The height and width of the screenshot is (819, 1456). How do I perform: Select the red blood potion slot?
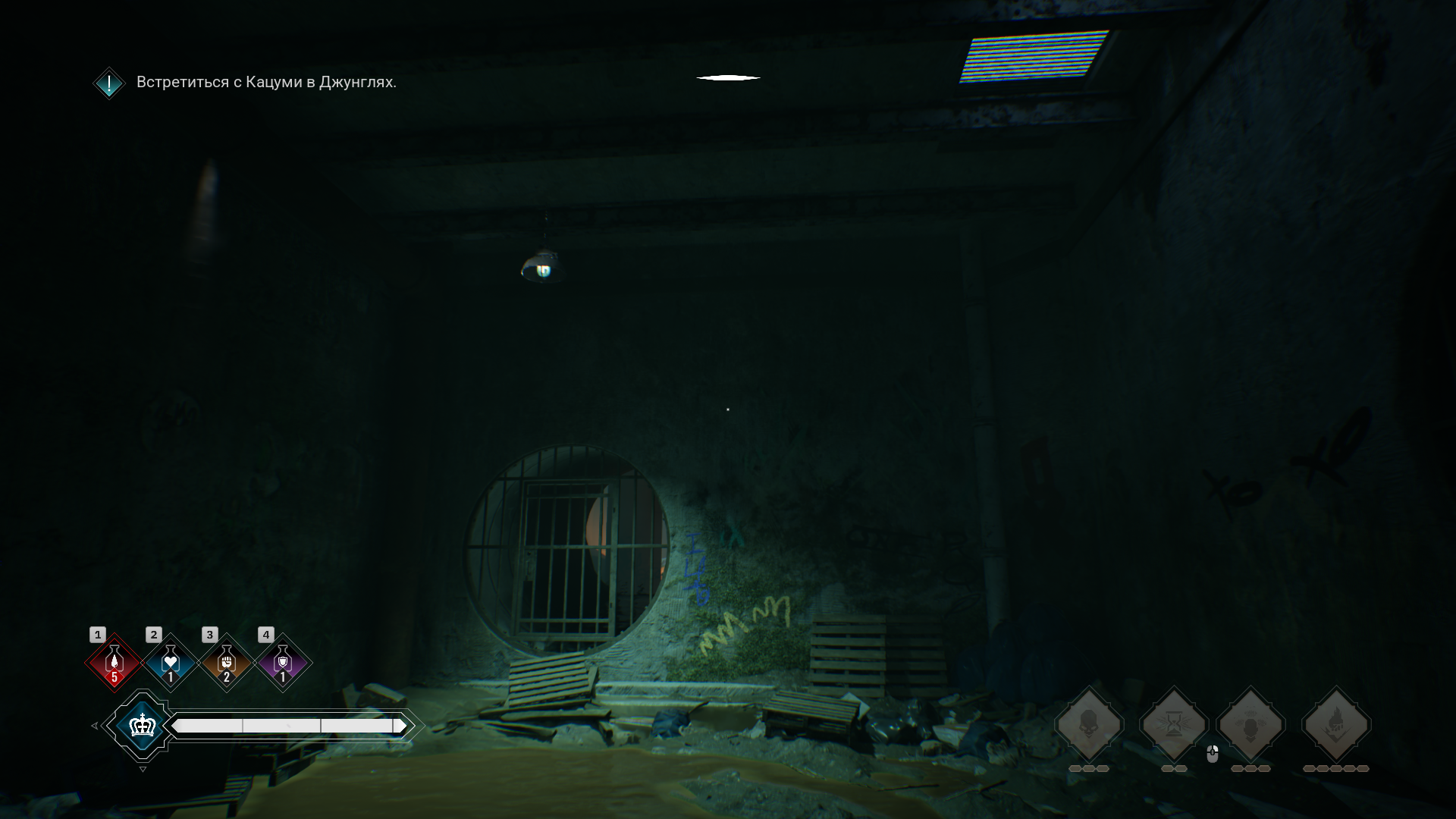tap(114, 663)
